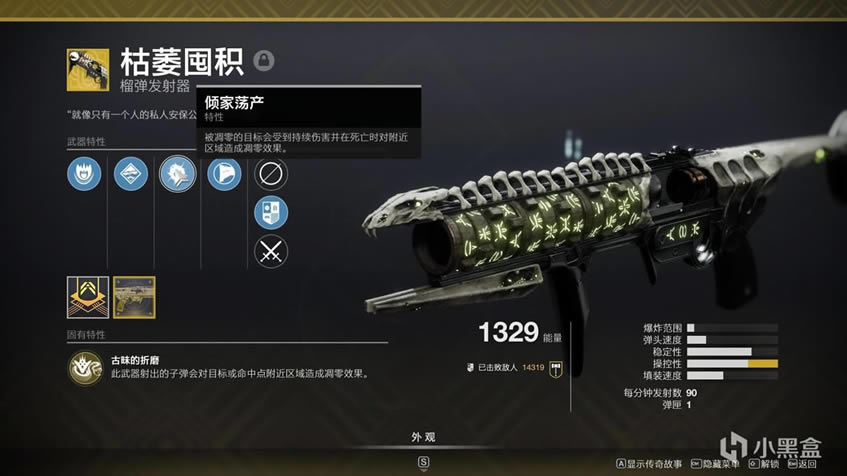Screen dimensions: 847x476
Task: Toggle the lock icon beside weapon name
Action: [x=263, y=60]
